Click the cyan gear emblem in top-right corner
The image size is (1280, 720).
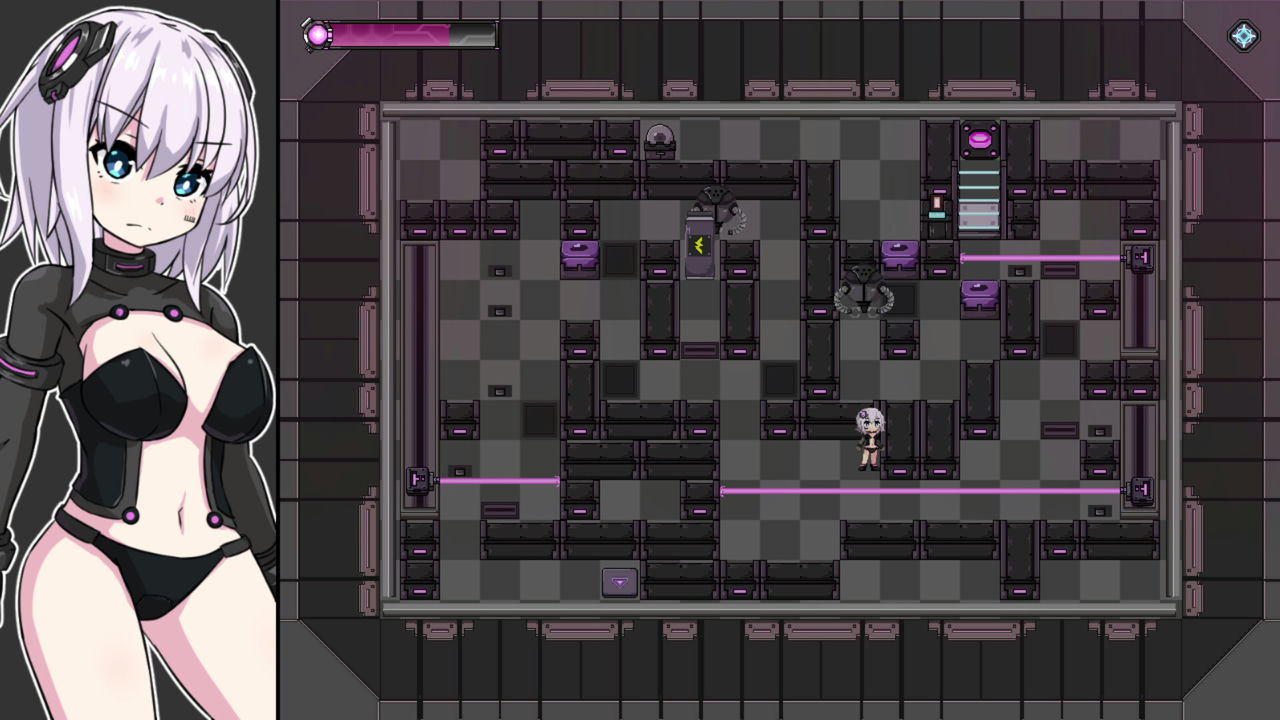point(1243,36)
